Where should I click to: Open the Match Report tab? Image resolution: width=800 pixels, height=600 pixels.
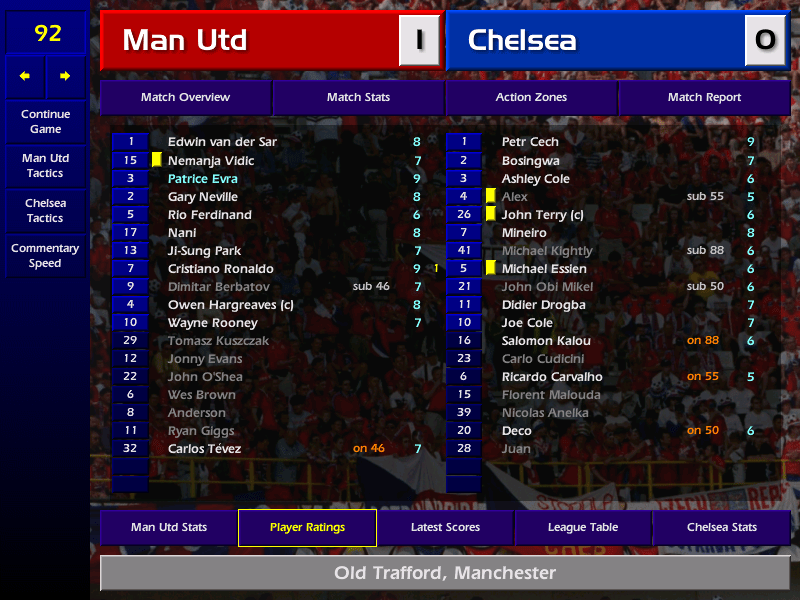[704, 97]
